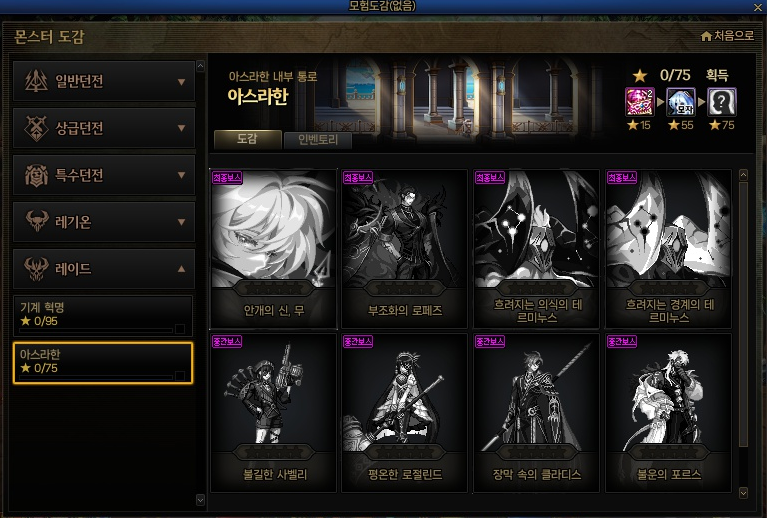Switch to the 인벤토리 tab
The image size is (767, 518).
point(317,141)
